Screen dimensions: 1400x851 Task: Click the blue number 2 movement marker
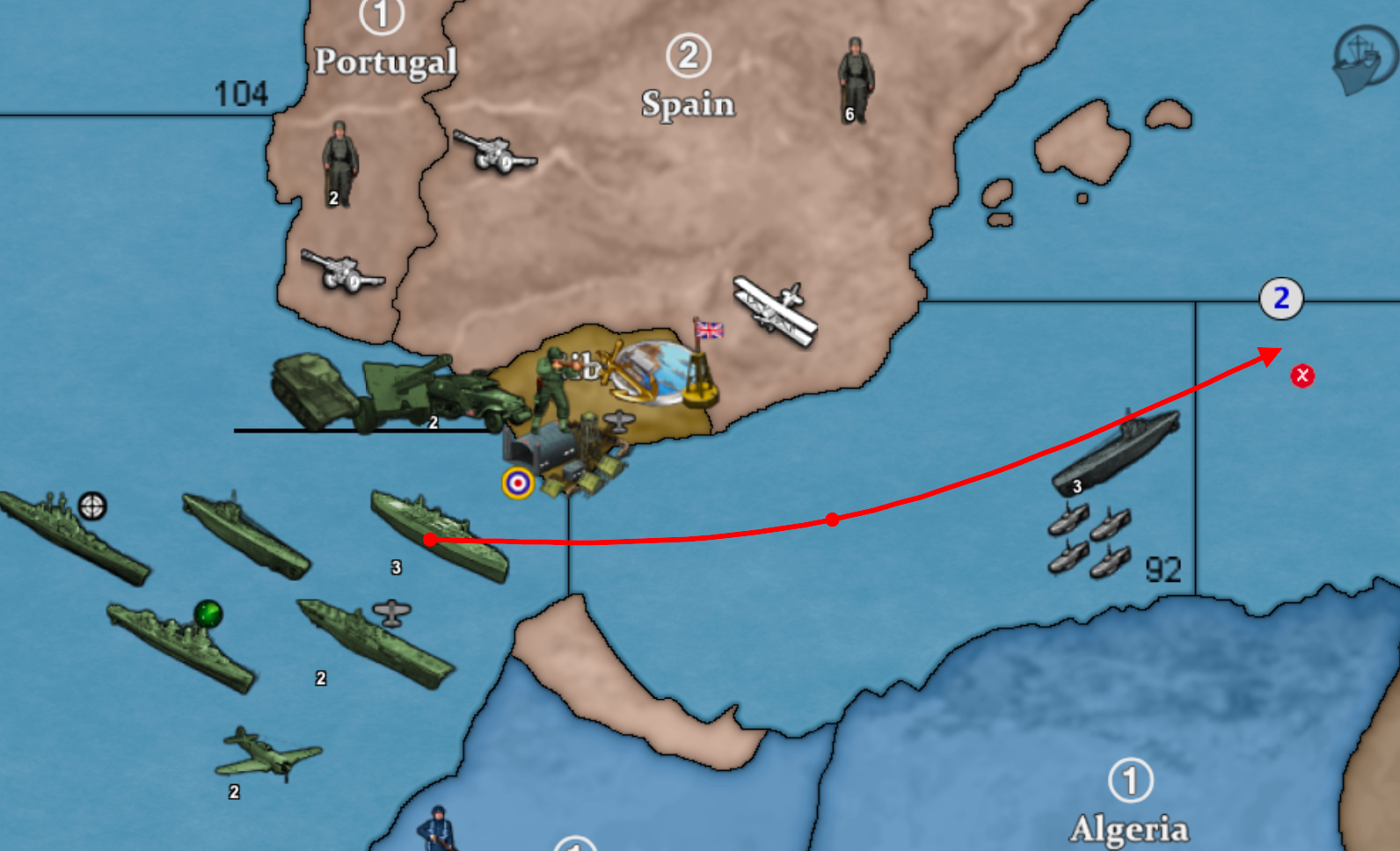(1281, 299)
